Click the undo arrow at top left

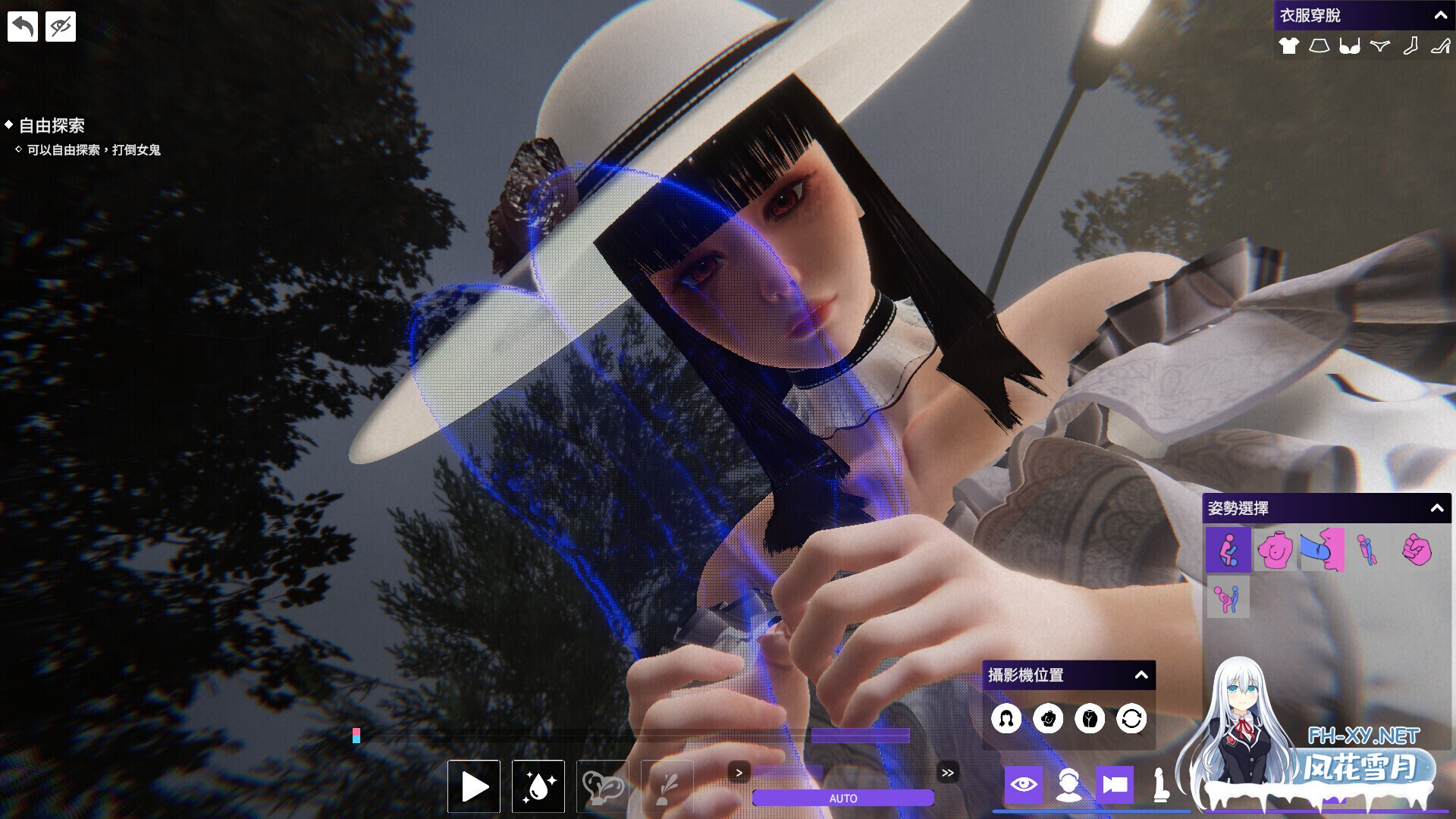[22, 26]
